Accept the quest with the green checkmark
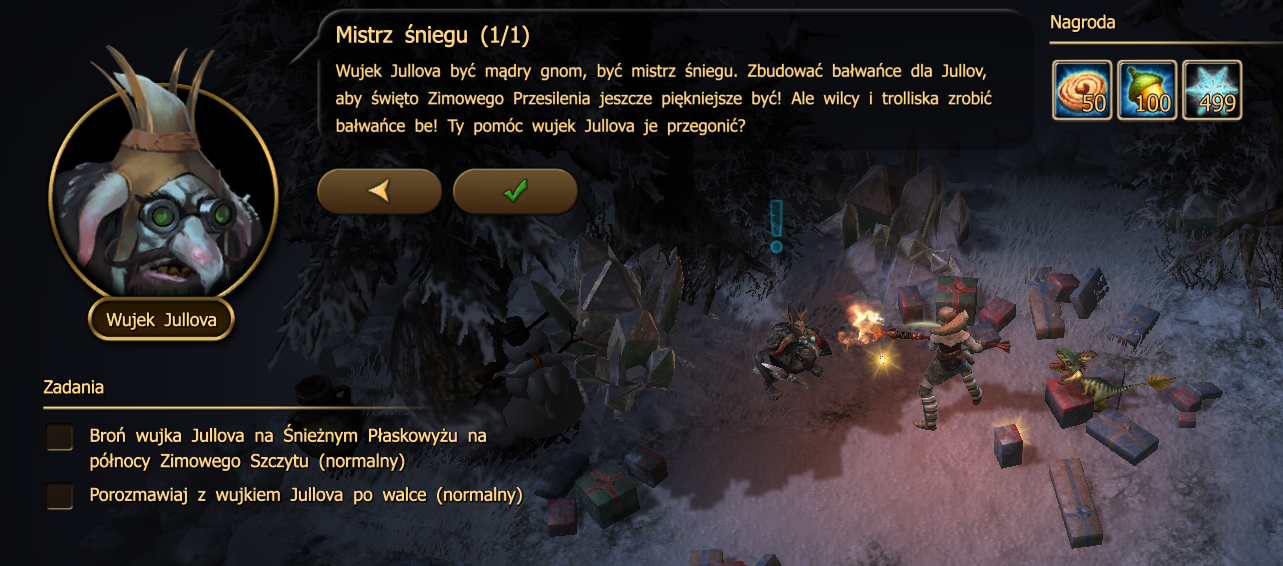This screenshot has height=566, width=1283. 515,191
